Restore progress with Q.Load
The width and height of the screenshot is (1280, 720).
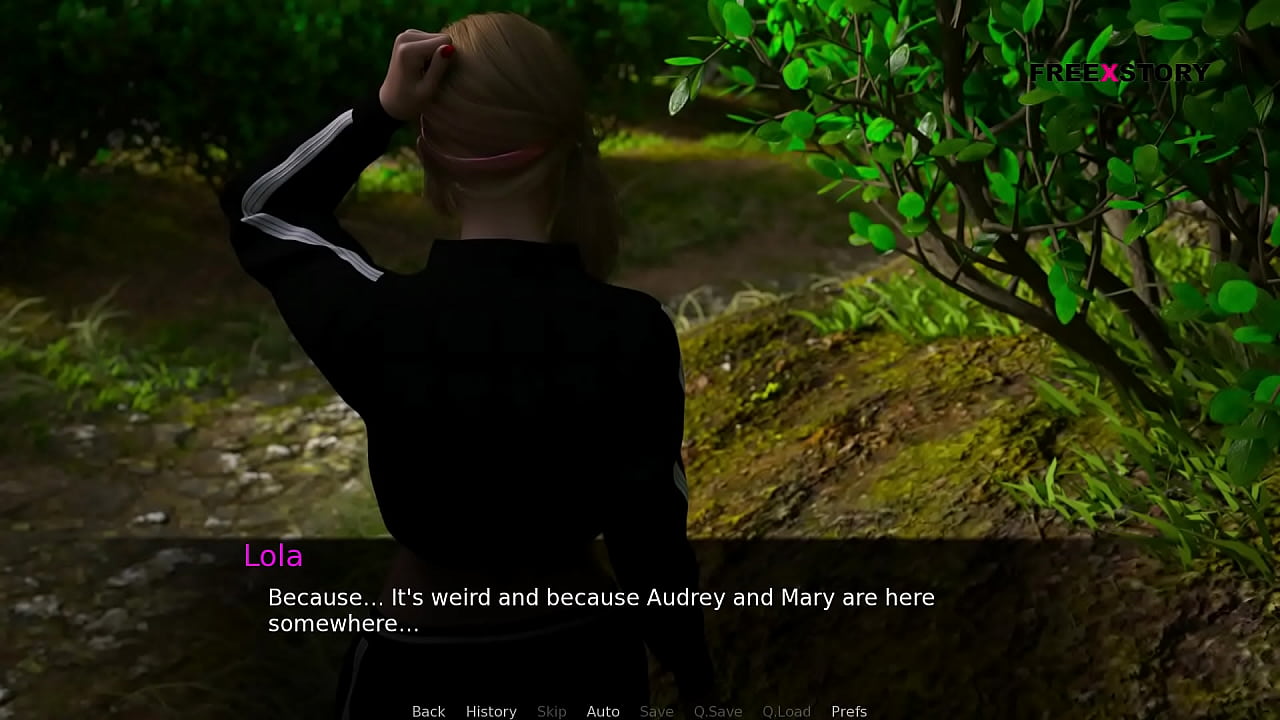tap(786, 711)
